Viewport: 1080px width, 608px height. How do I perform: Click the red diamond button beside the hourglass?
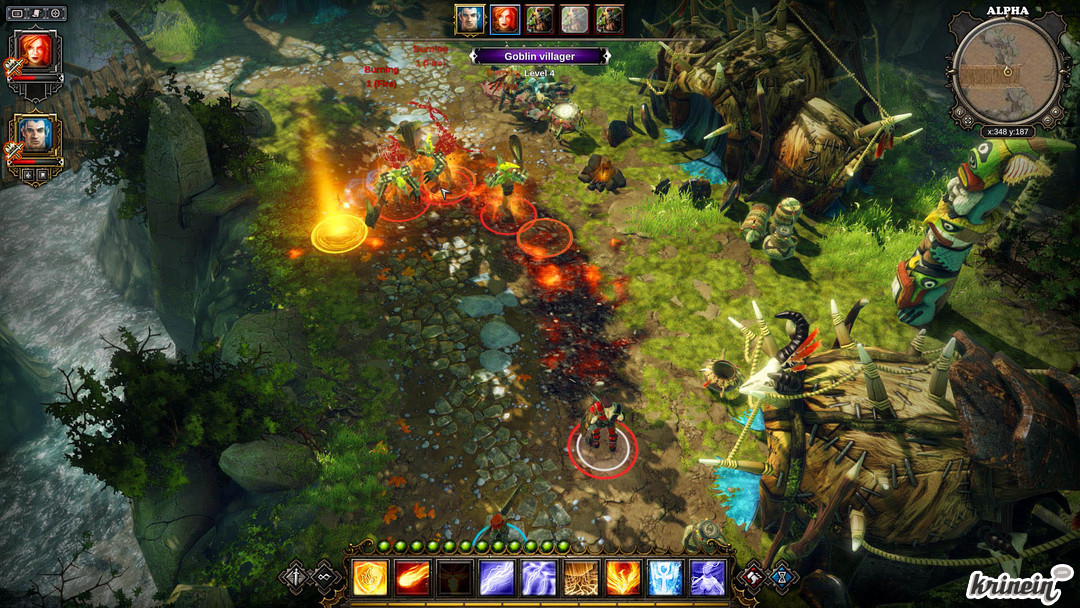(755, 576)
